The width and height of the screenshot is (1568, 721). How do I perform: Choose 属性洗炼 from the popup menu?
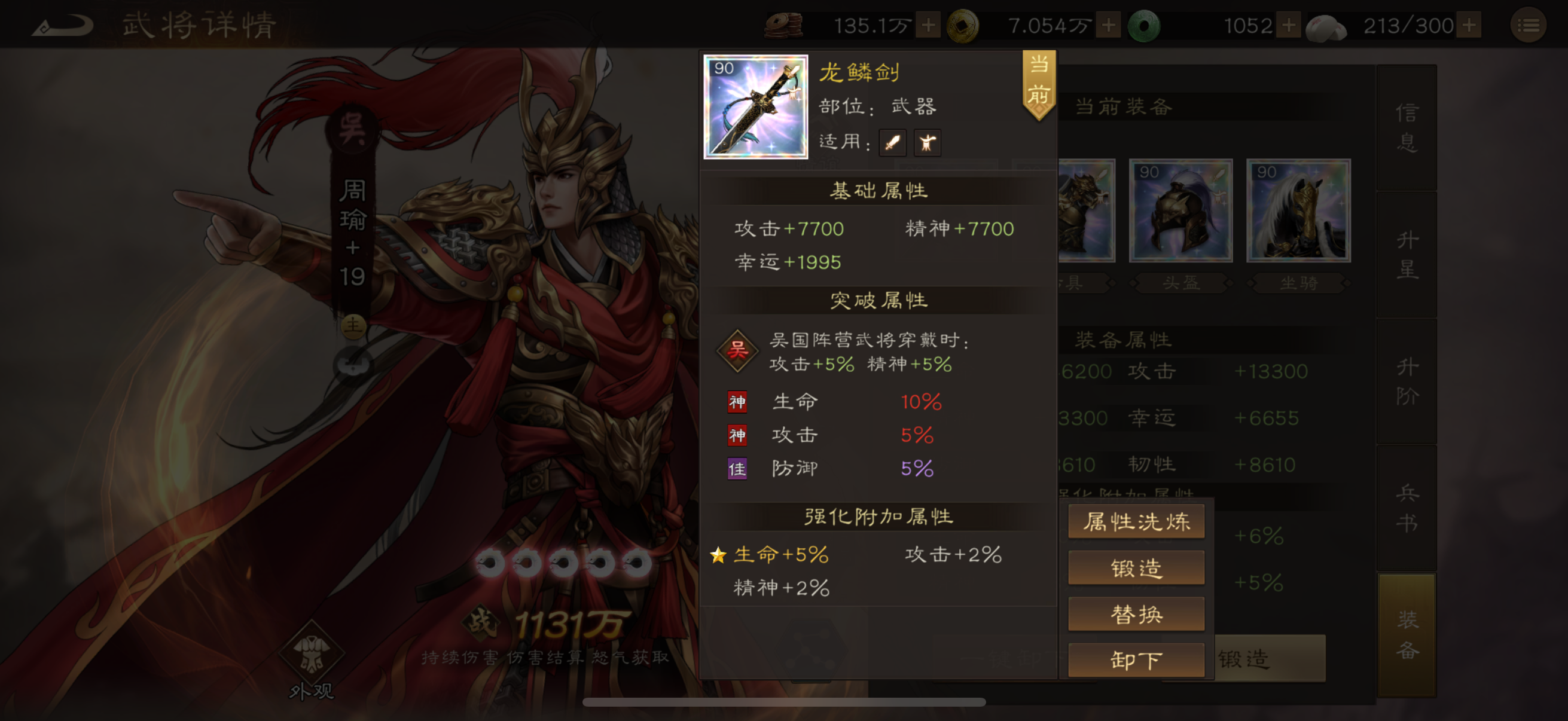(x=1136, y=521)
